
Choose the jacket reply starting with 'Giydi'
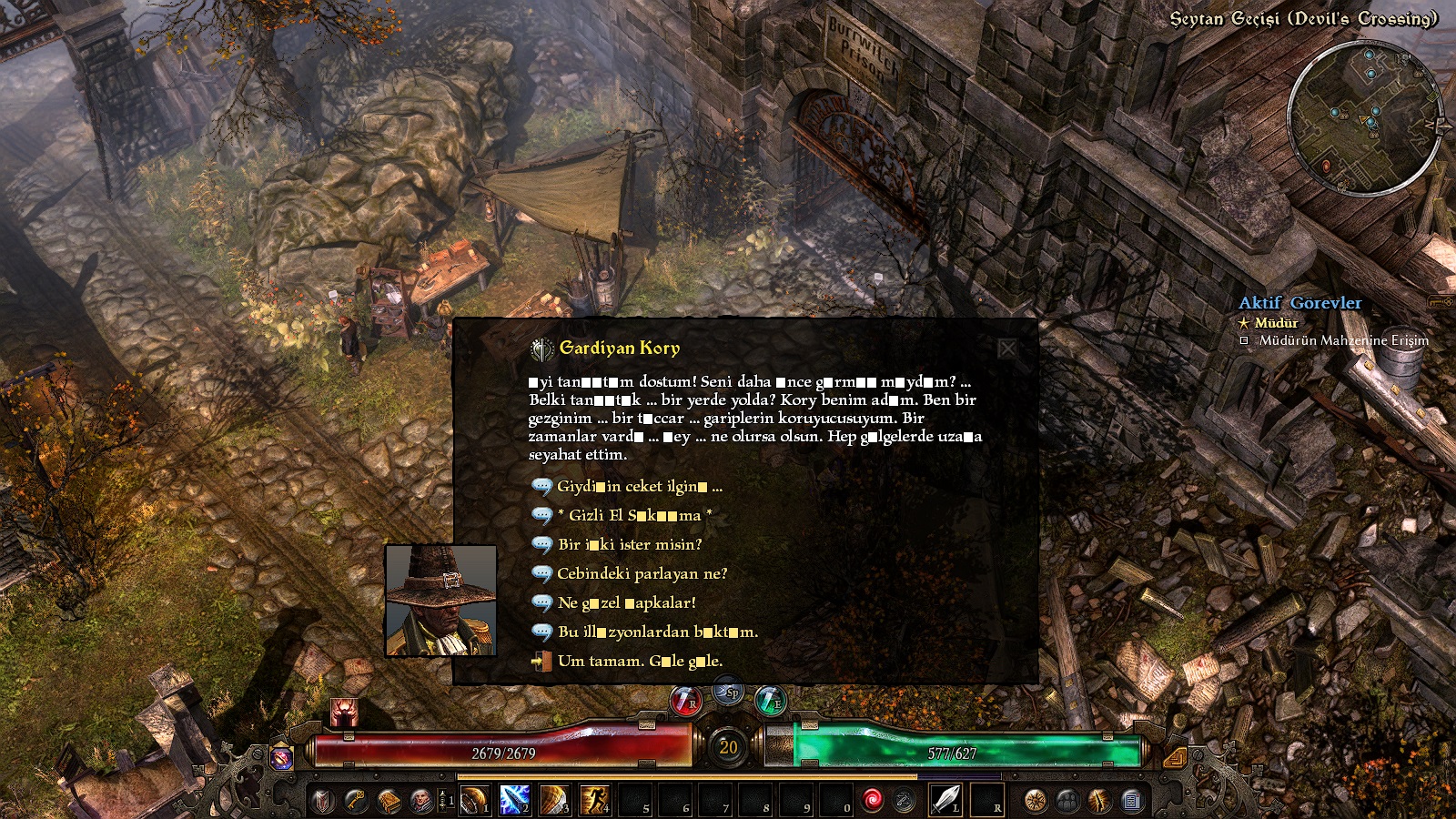pos(639,487)
